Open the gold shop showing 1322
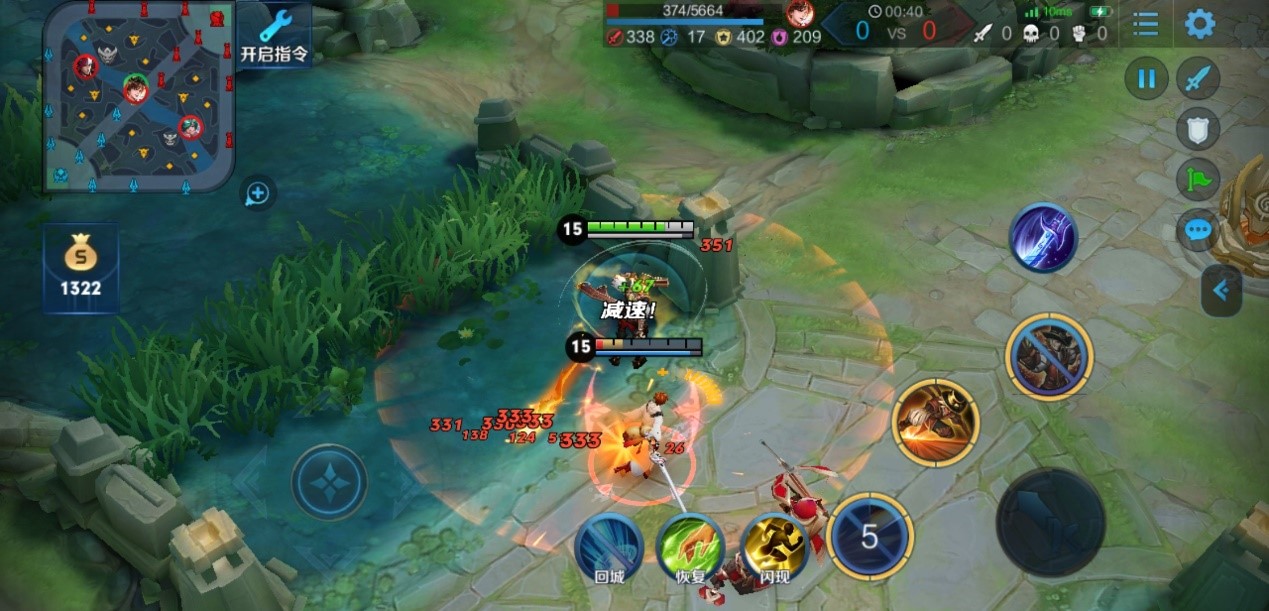 pyautogui.click(x=81, y=268)
